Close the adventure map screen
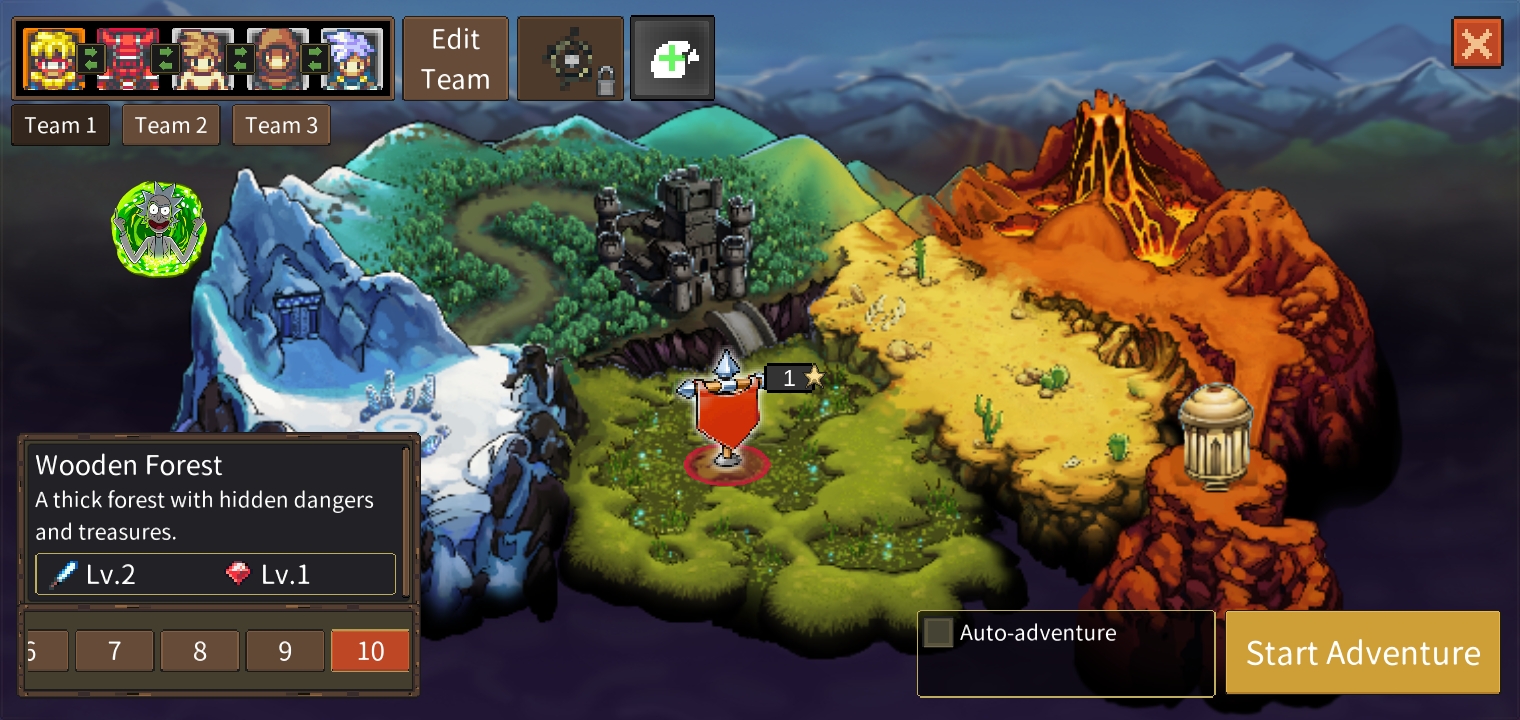 click(x=1477, y=43)
